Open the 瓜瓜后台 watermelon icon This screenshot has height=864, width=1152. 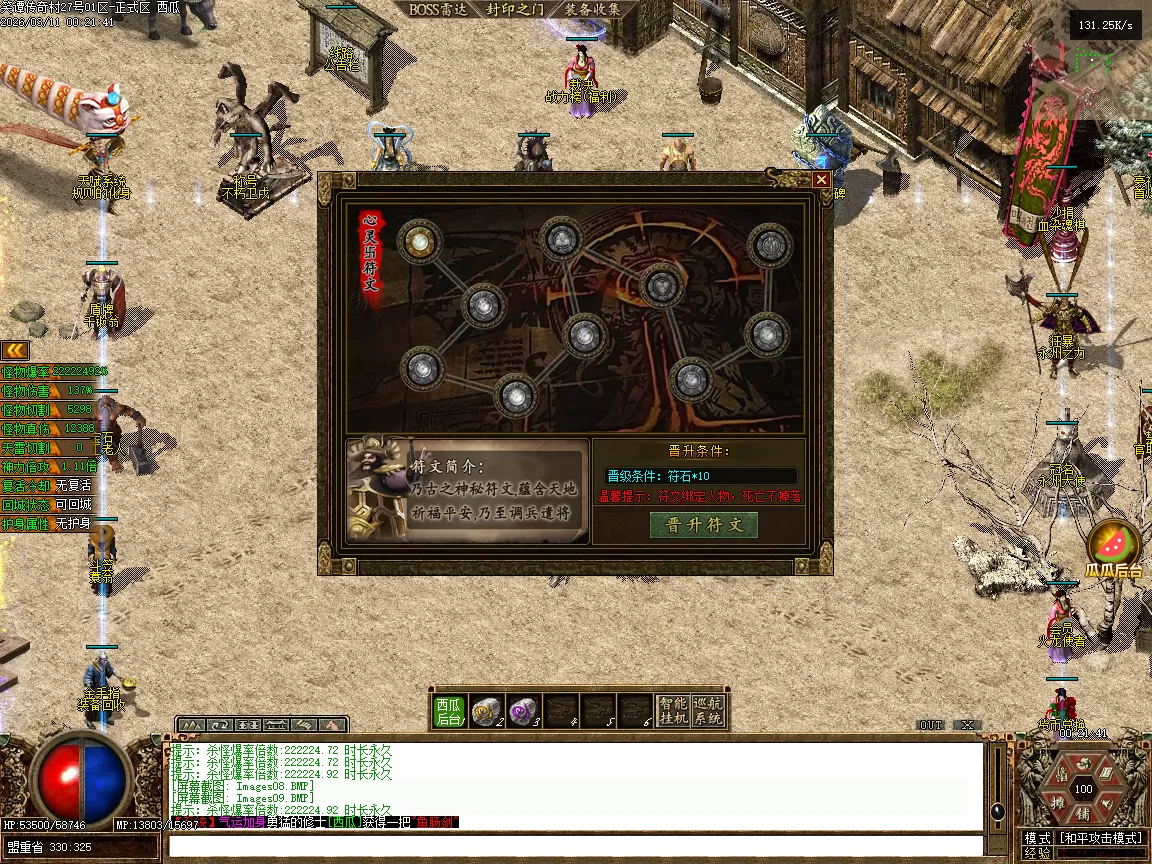1114,546
